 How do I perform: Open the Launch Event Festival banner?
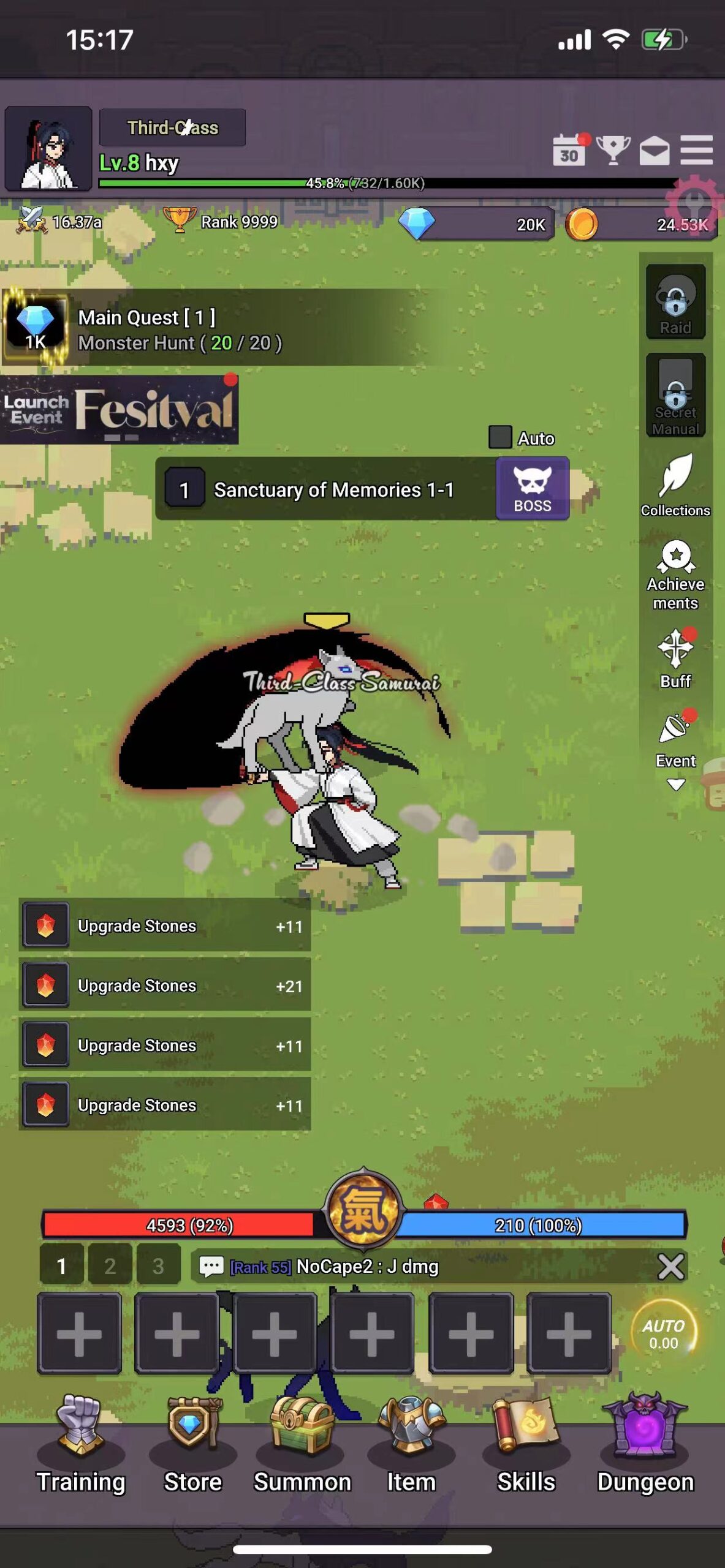[x=120, y=409]
